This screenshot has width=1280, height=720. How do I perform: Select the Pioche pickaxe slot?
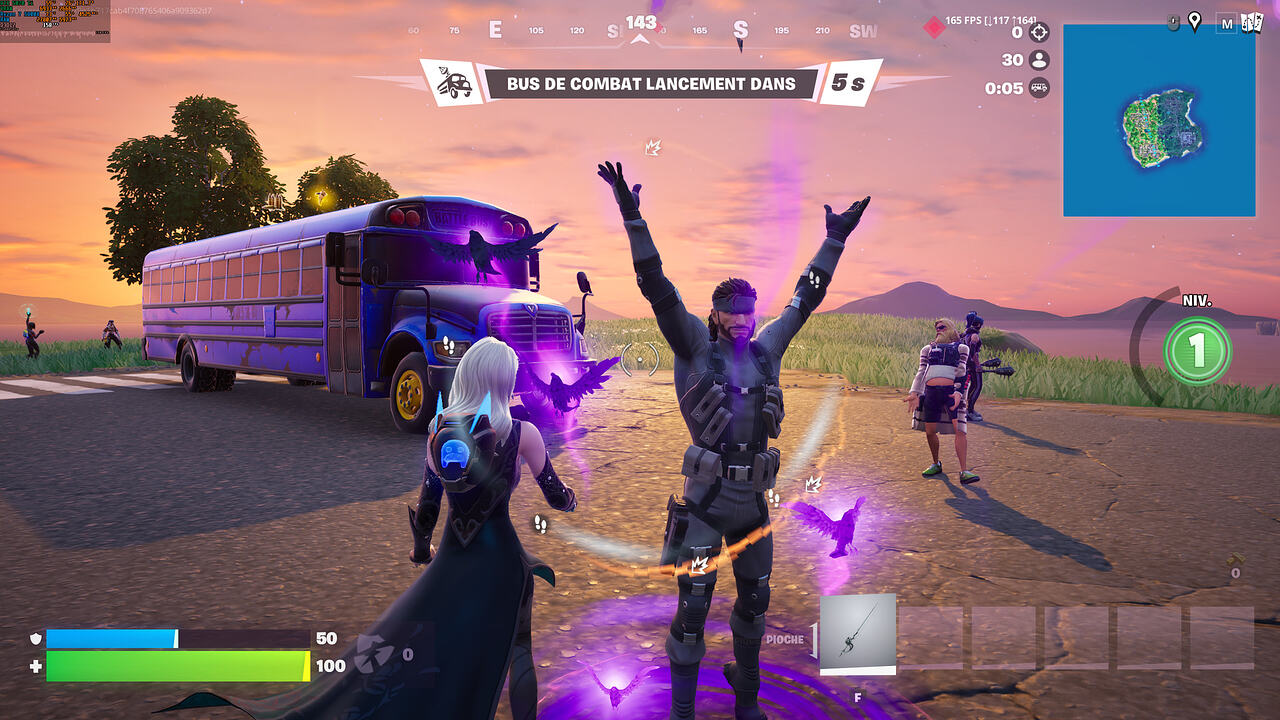[857, 634]
